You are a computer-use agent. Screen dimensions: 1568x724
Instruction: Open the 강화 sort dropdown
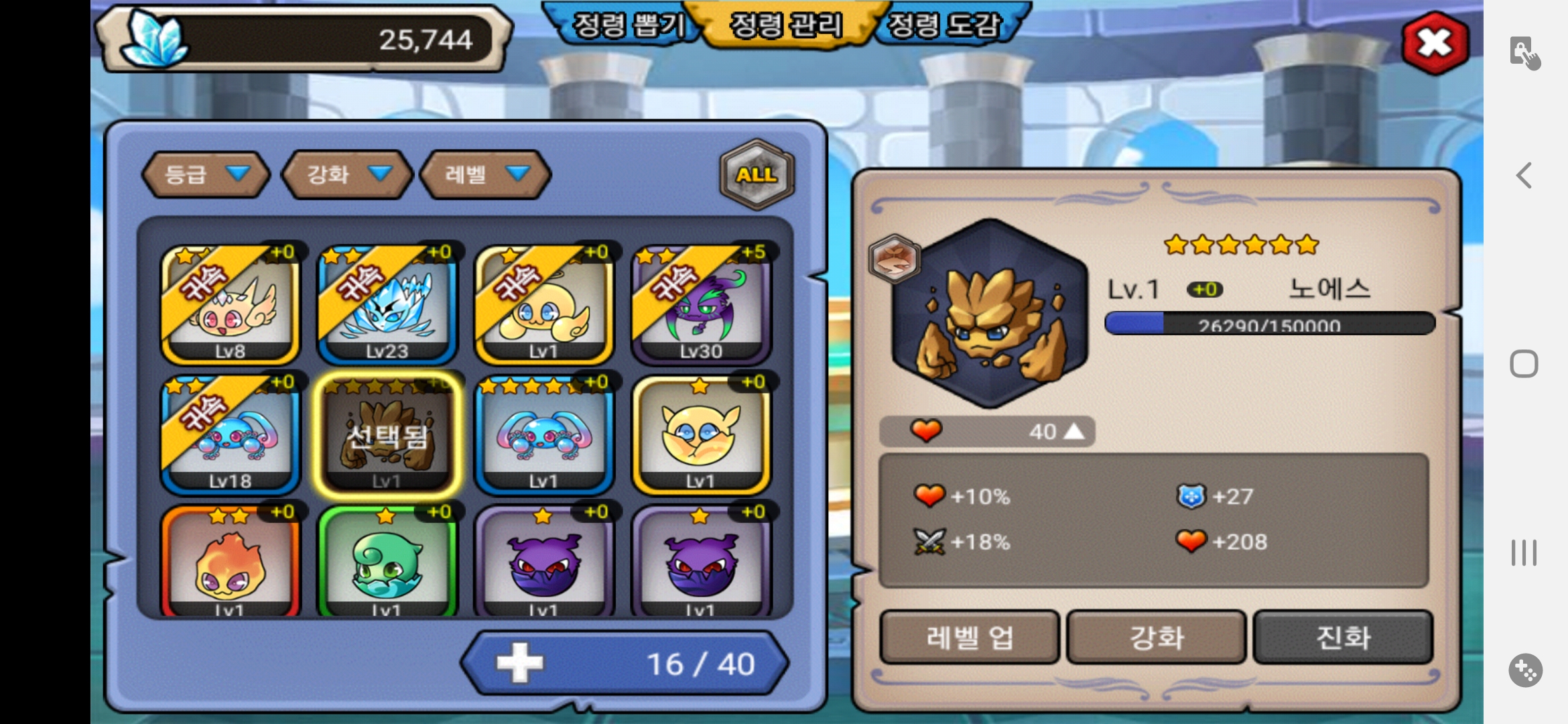(x=346, y=174)
